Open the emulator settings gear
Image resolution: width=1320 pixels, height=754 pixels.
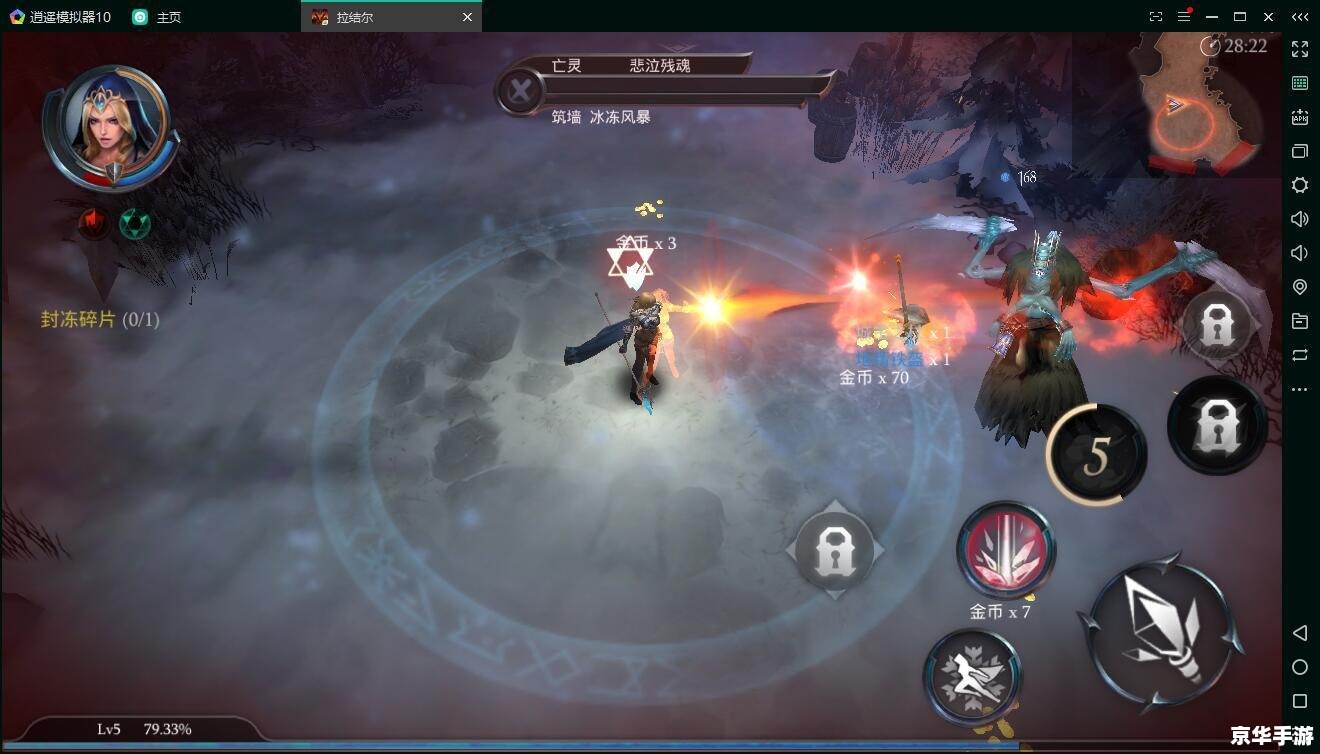[x=1300, y=185]
